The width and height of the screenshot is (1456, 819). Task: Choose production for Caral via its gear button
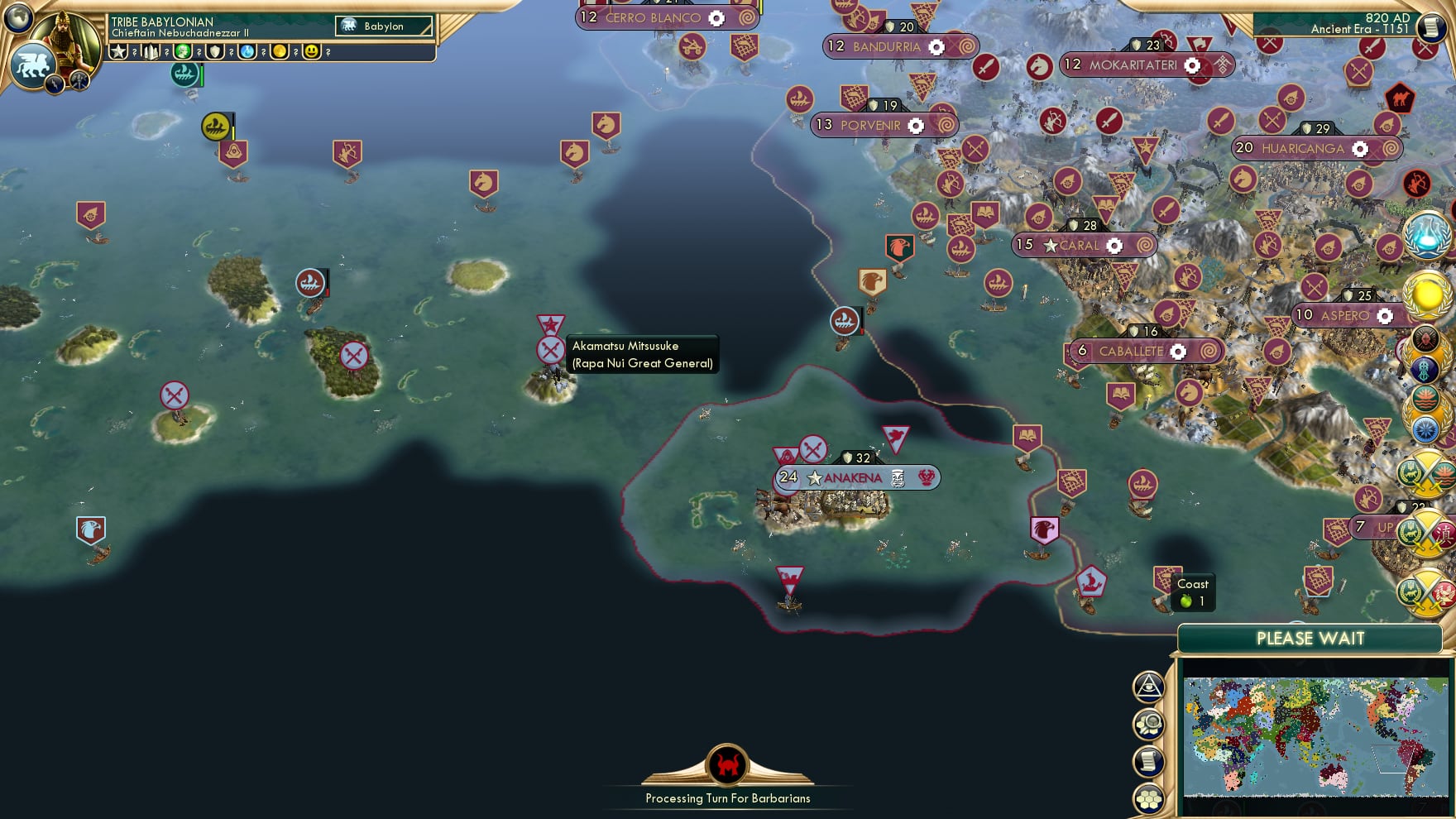1114,246
